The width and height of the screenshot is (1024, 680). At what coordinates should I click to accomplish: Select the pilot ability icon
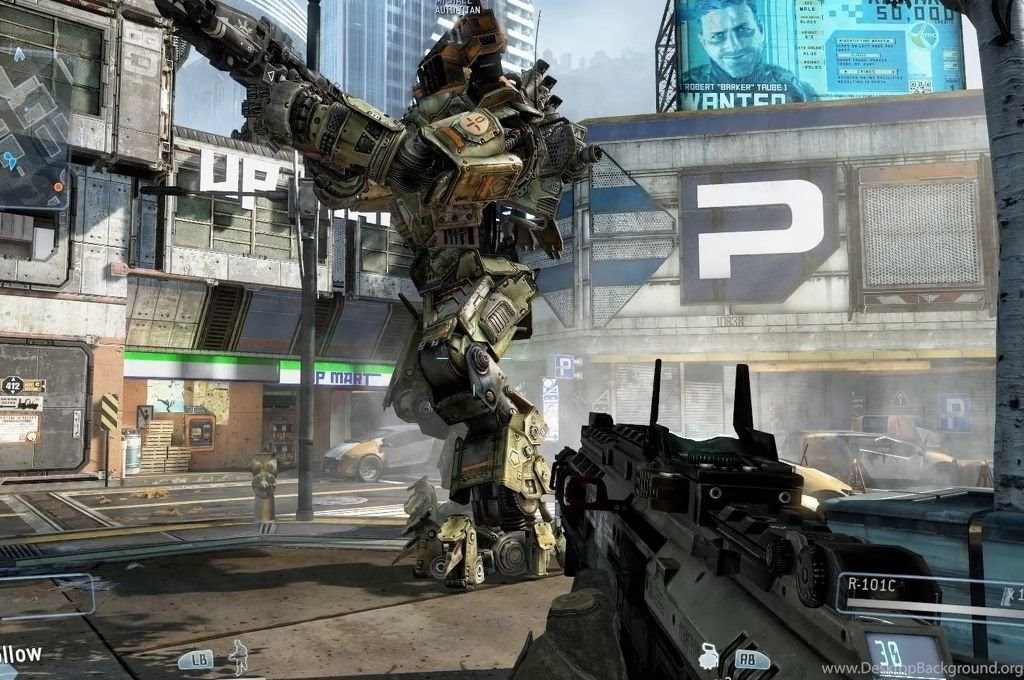click(x=238, y=655)
